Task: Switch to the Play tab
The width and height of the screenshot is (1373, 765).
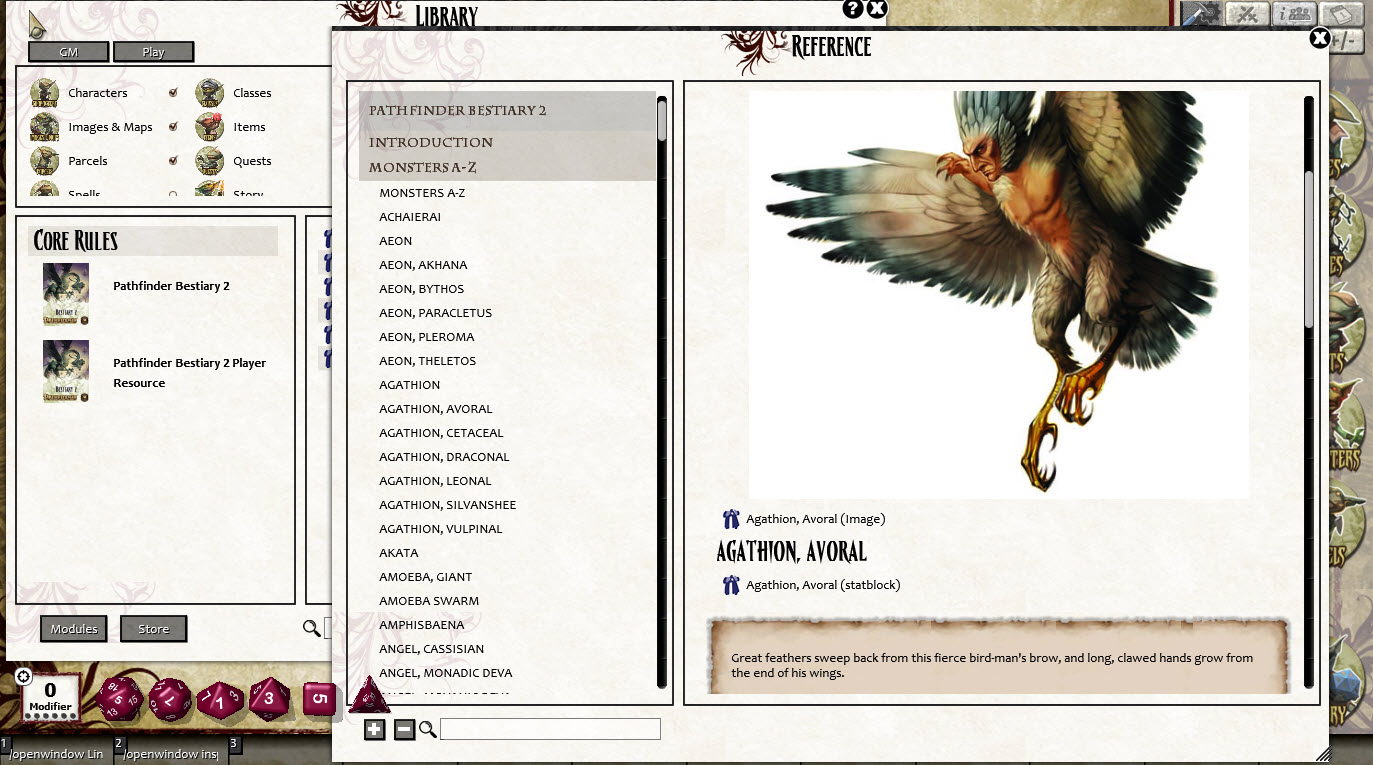Action: [x=153, y=51]
